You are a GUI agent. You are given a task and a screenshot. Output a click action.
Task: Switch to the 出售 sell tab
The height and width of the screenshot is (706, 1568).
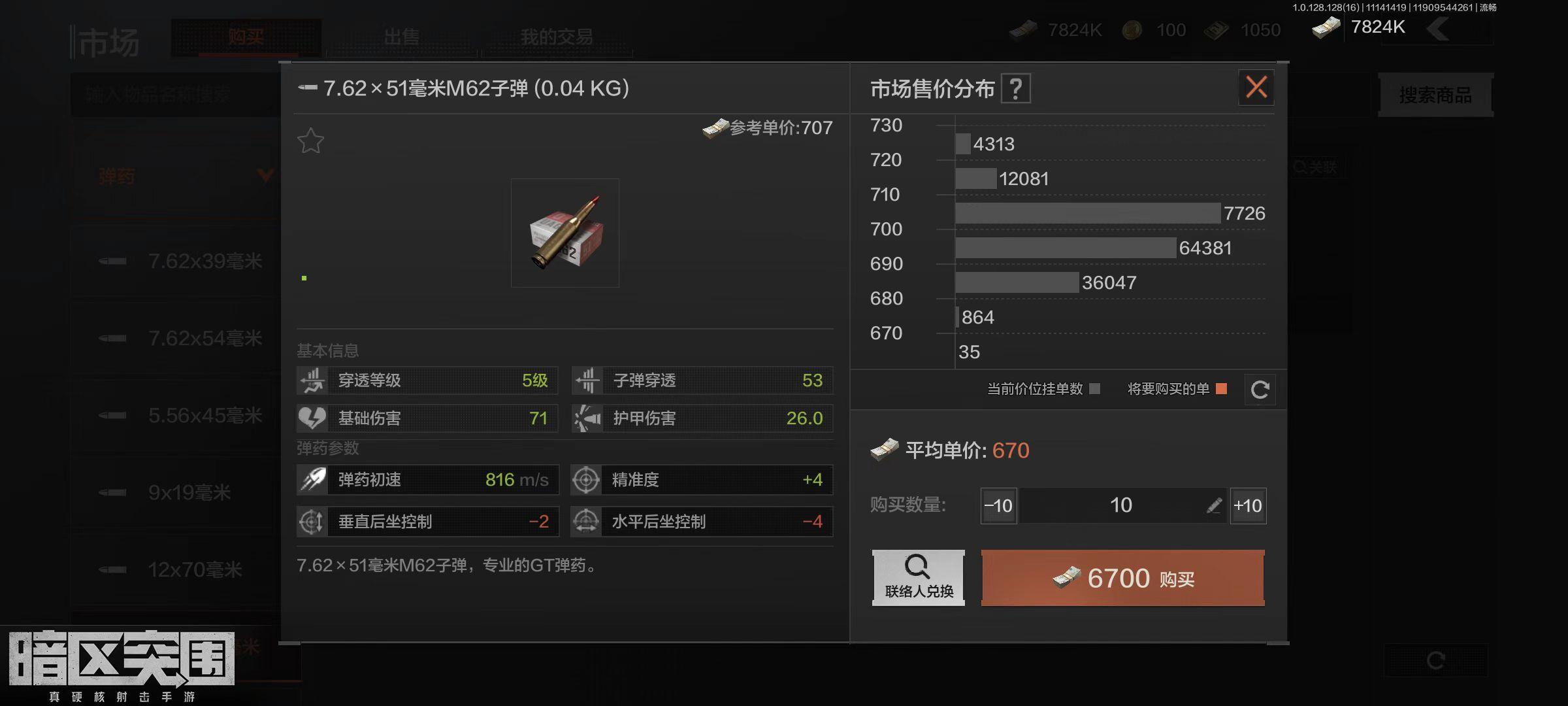click(x=401, y=37)
